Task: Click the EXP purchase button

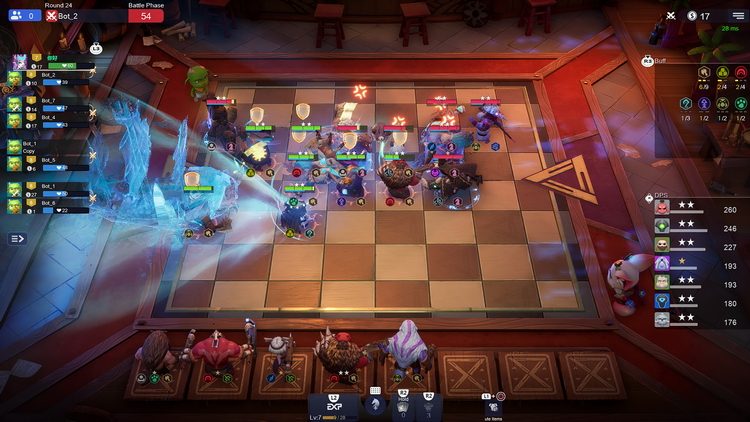Action: tap(332, 405)
